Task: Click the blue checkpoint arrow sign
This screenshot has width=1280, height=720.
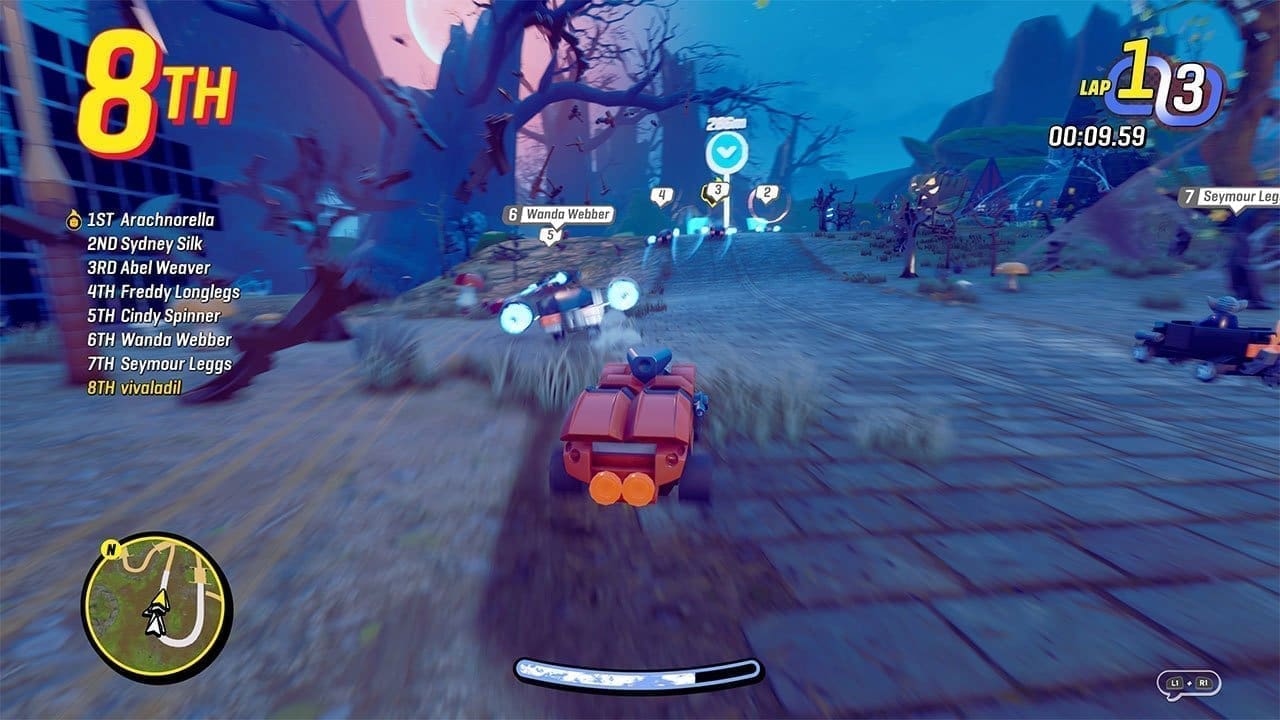Action: coord(726,150)
